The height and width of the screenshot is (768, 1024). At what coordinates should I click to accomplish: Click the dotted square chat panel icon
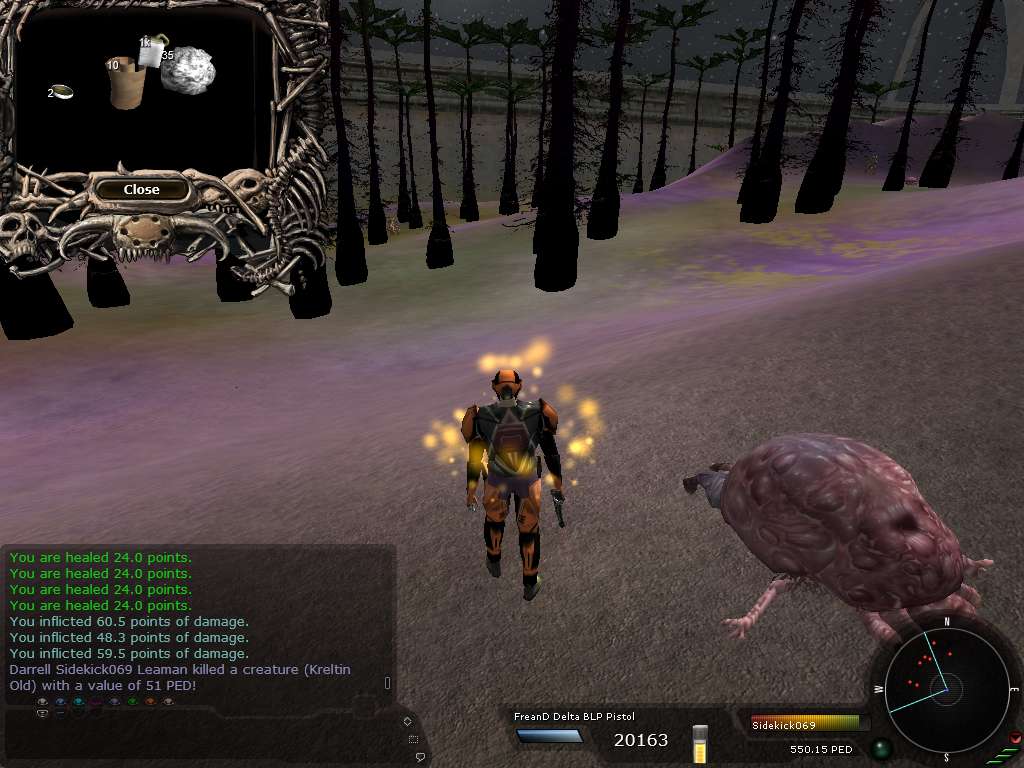[x=414, y=739]
